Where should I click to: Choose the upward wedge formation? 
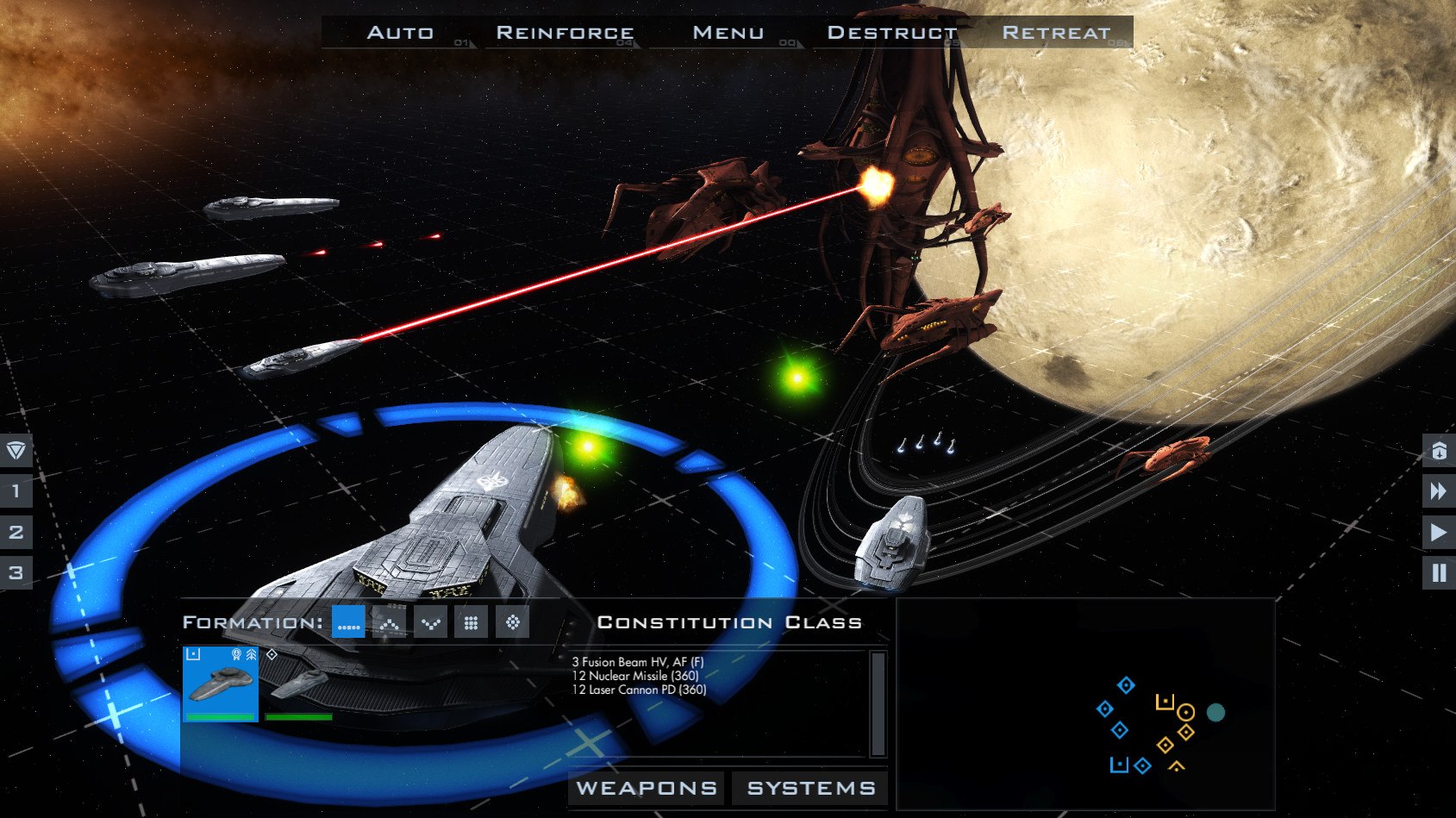click(x=389, y=622)
